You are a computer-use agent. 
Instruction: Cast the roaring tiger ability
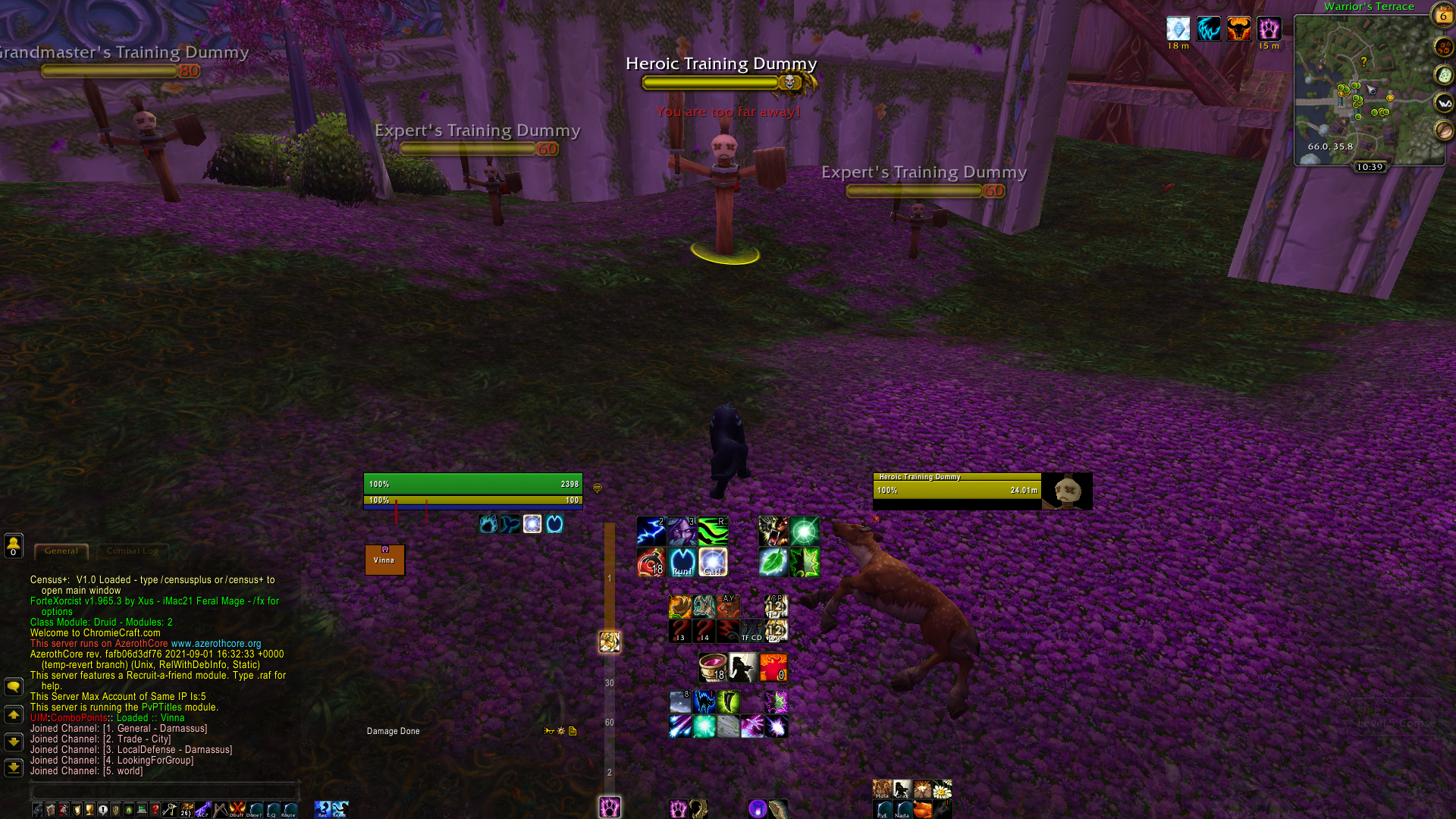773,531
